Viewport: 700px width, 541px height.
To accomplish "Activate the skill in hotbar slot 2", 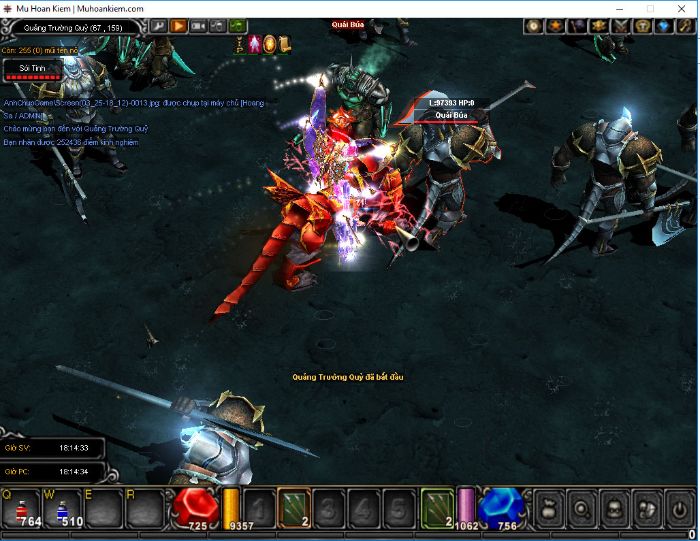I will [x=294, y=507].
